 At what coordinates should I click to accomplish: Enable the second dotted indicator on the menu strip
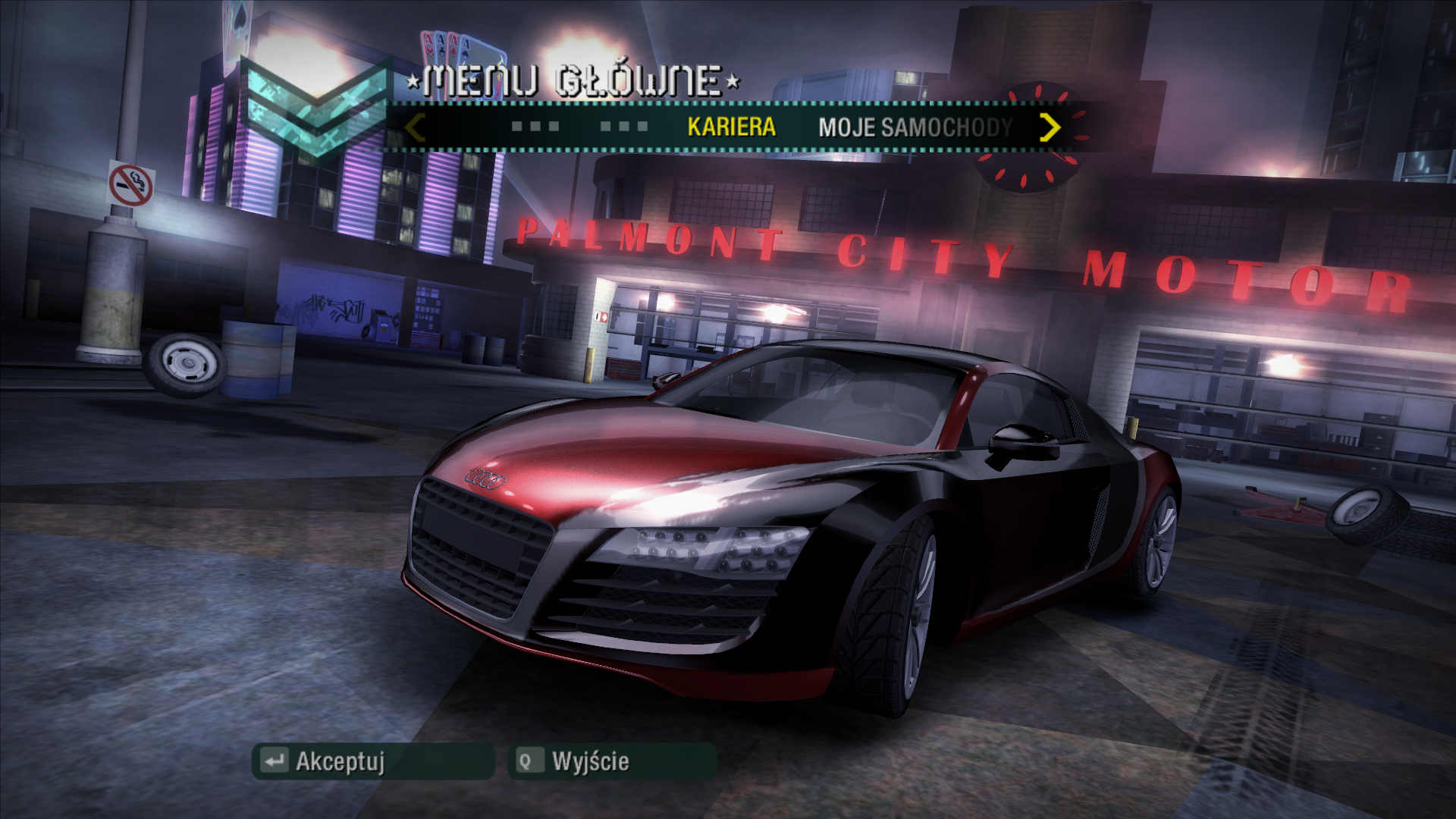pos(622,127)
